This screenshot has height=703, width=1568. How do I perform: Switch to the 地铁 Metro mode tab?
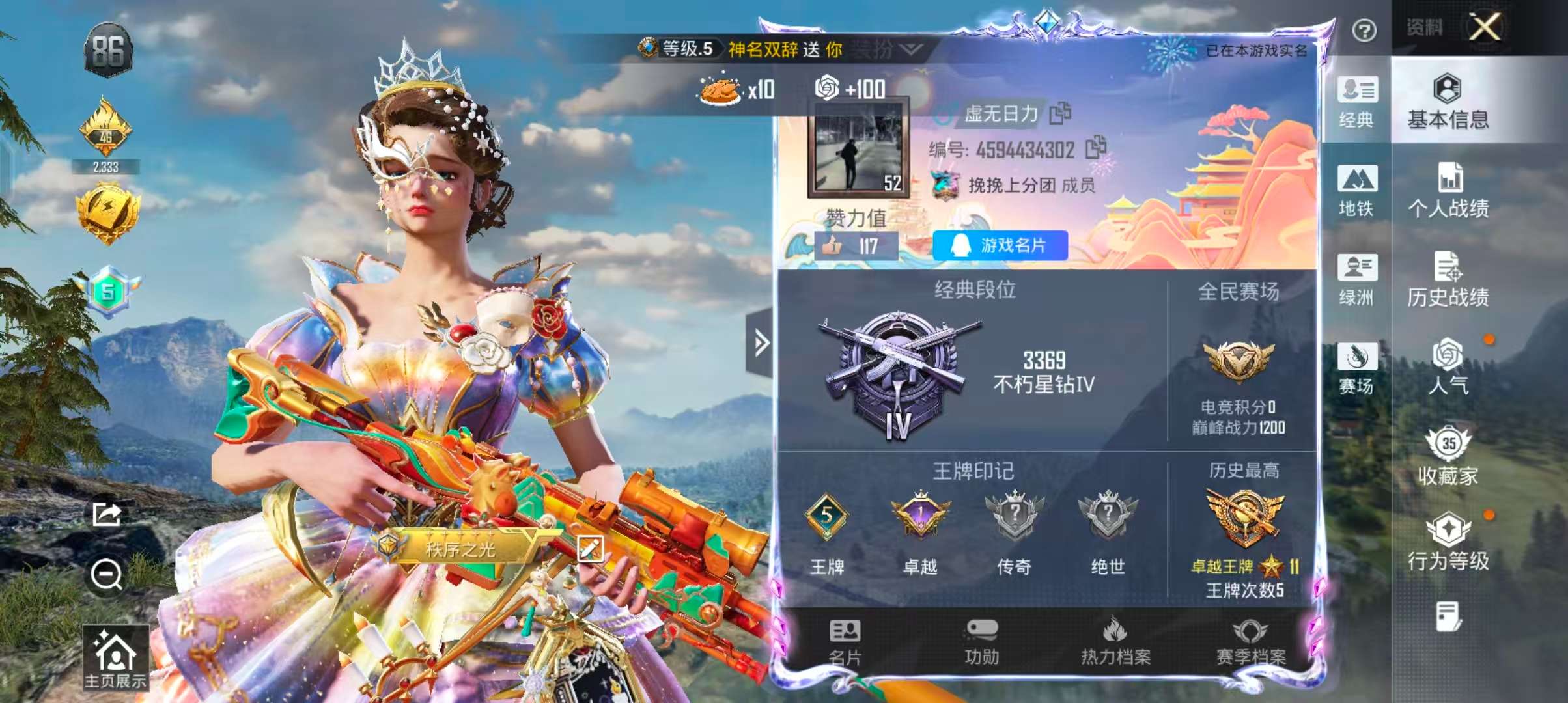coord(1359,189)
